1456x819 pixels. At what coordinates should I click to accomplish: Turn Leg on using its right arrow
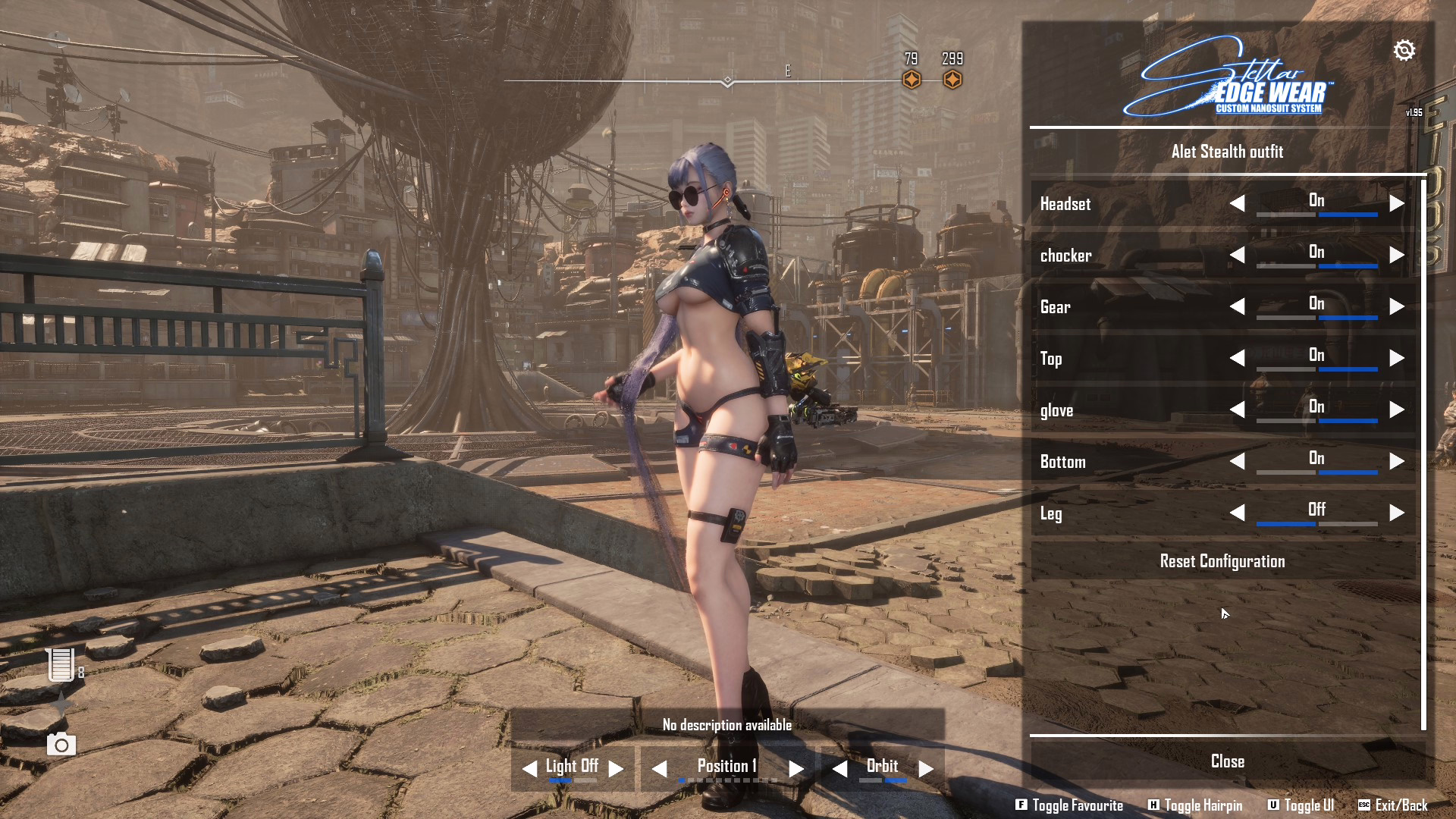coord(1396,513)
